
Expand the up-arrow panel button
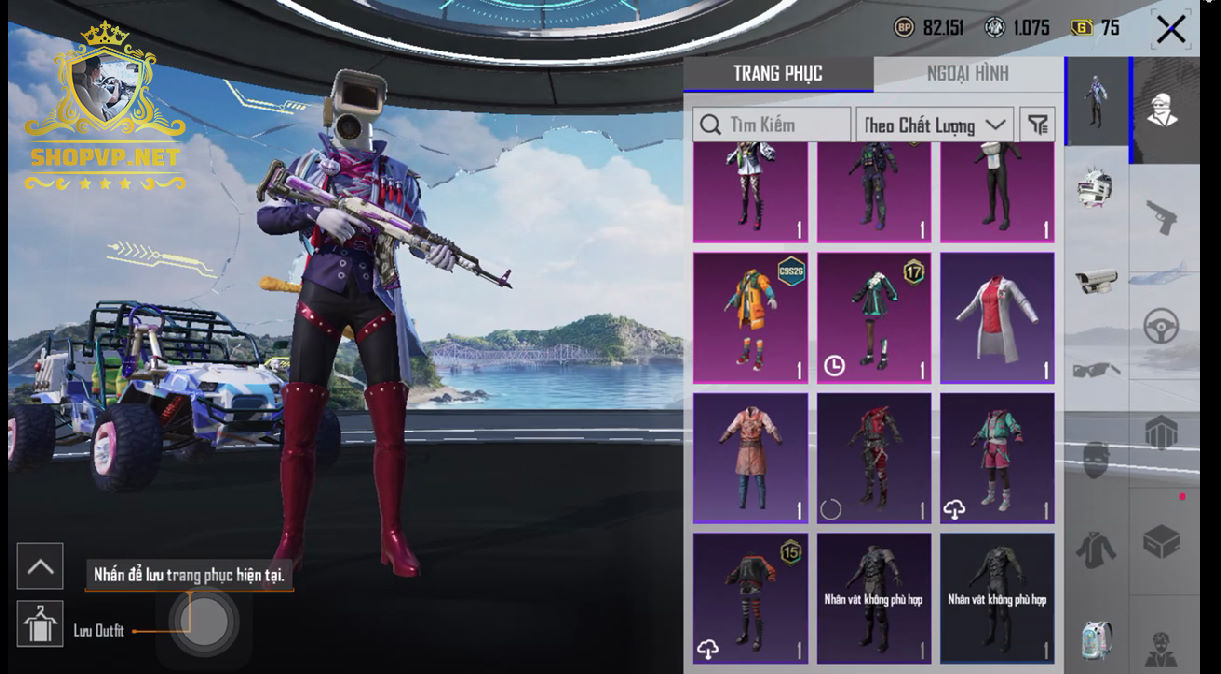click(x=40, y=566)
